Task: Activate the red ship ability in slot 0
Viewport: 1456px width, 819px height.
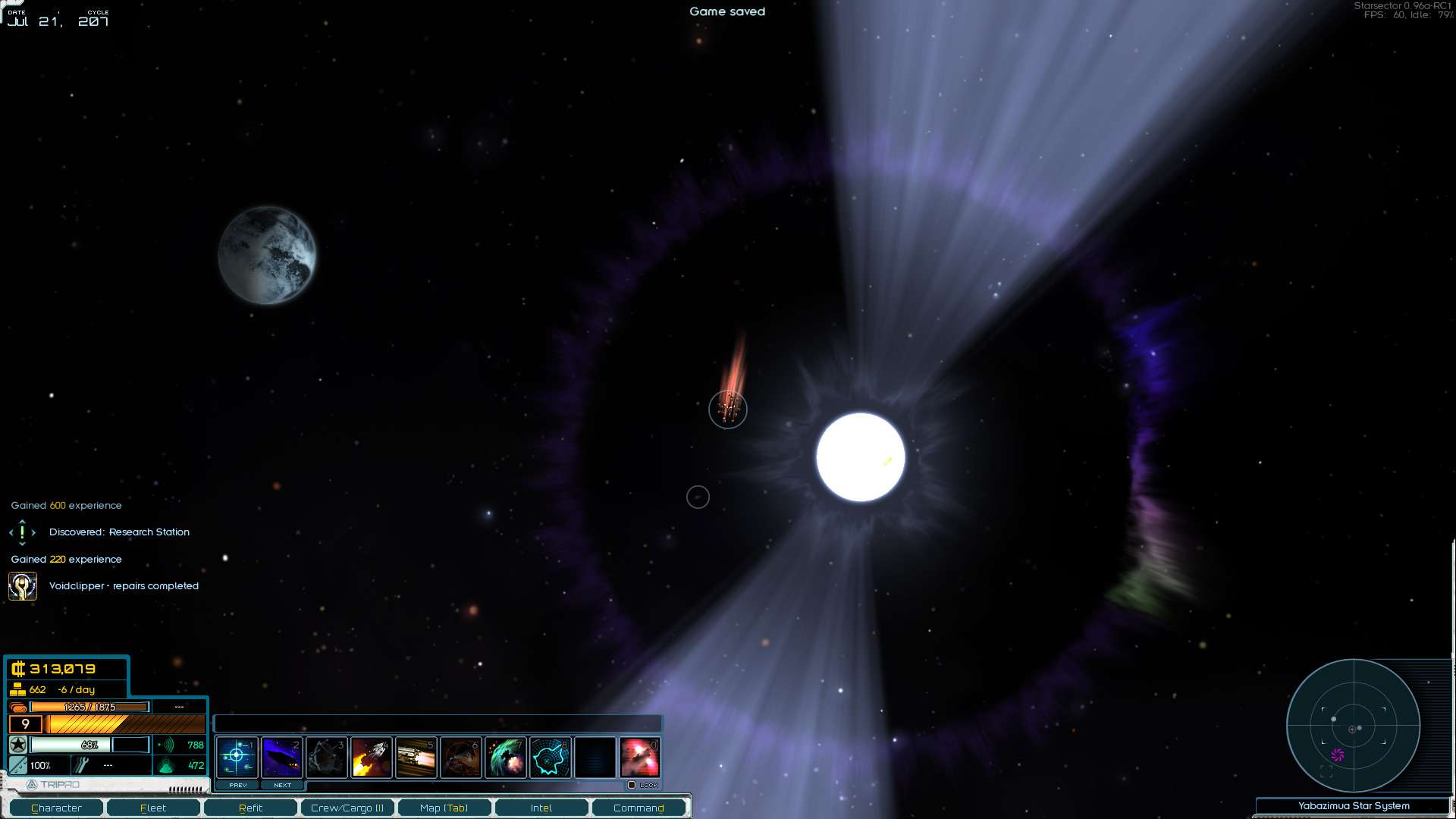Action: click(x=639, y=757)
